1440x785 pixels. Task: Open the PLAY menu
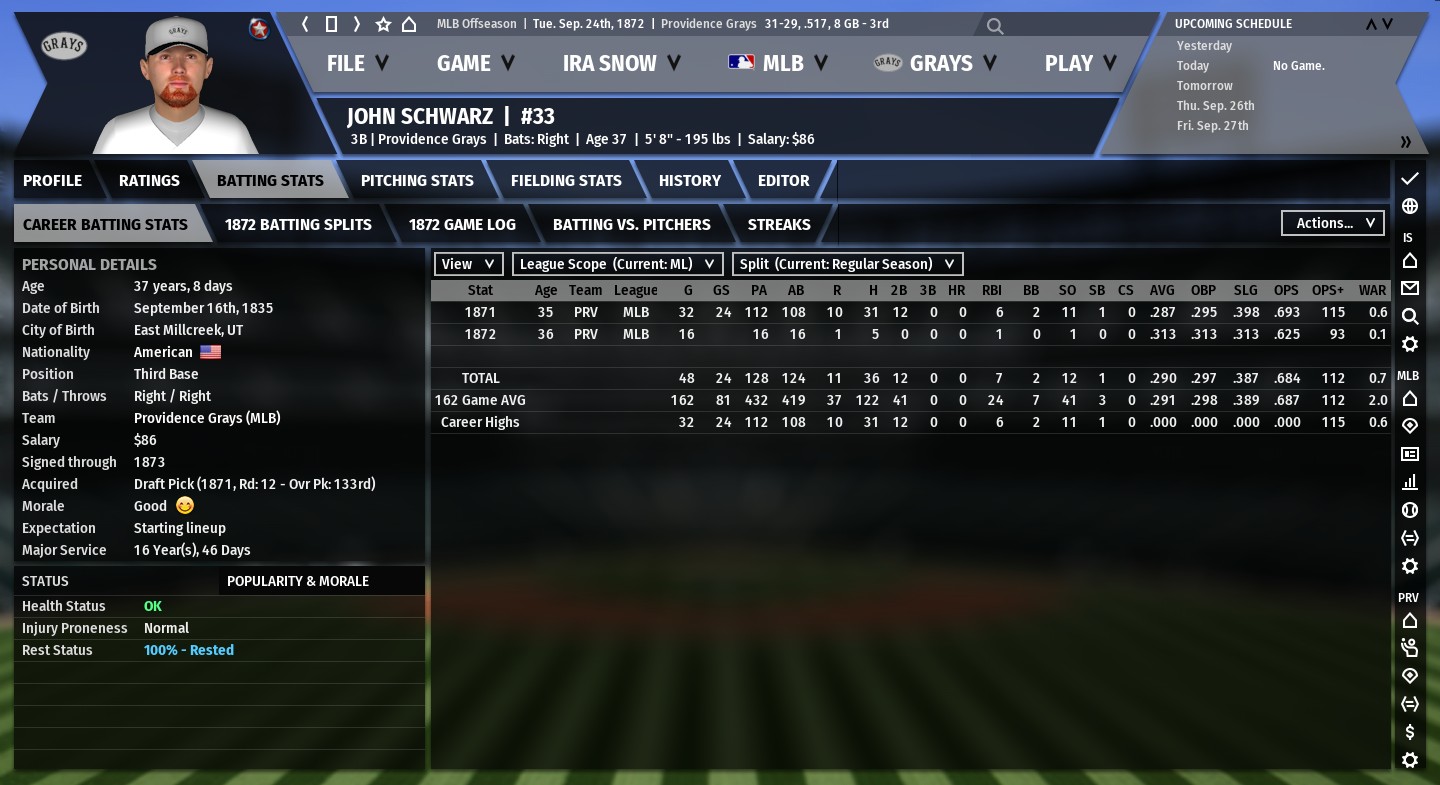(x=1080, y=63)
